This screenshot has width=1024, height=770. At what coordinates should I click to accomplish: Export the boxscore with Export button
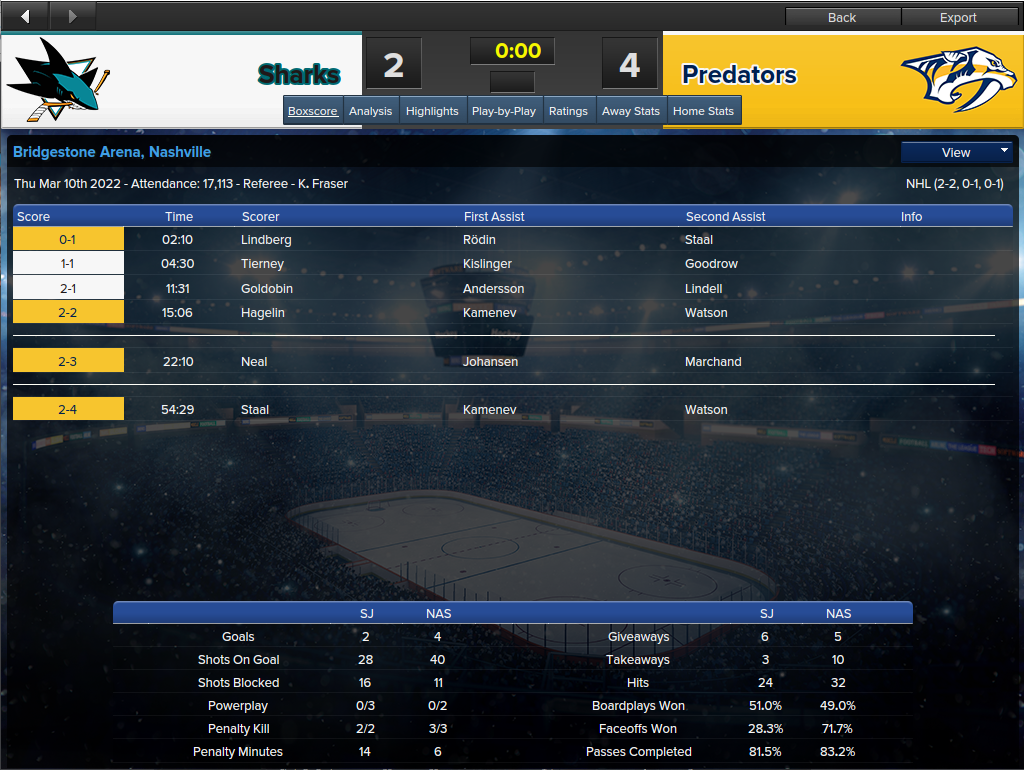(x=958, y=17)
